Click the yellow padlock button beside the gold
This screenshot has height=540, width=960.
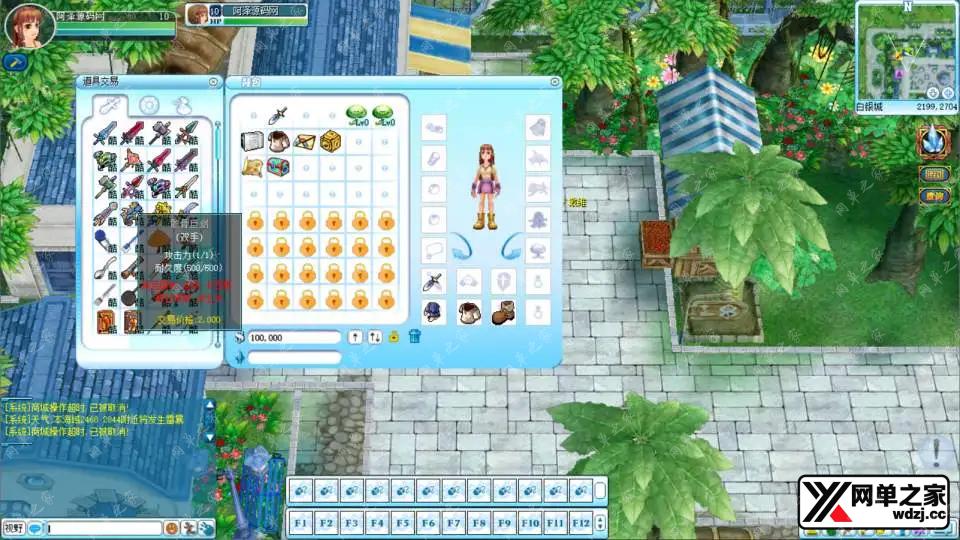coord(394,337)
